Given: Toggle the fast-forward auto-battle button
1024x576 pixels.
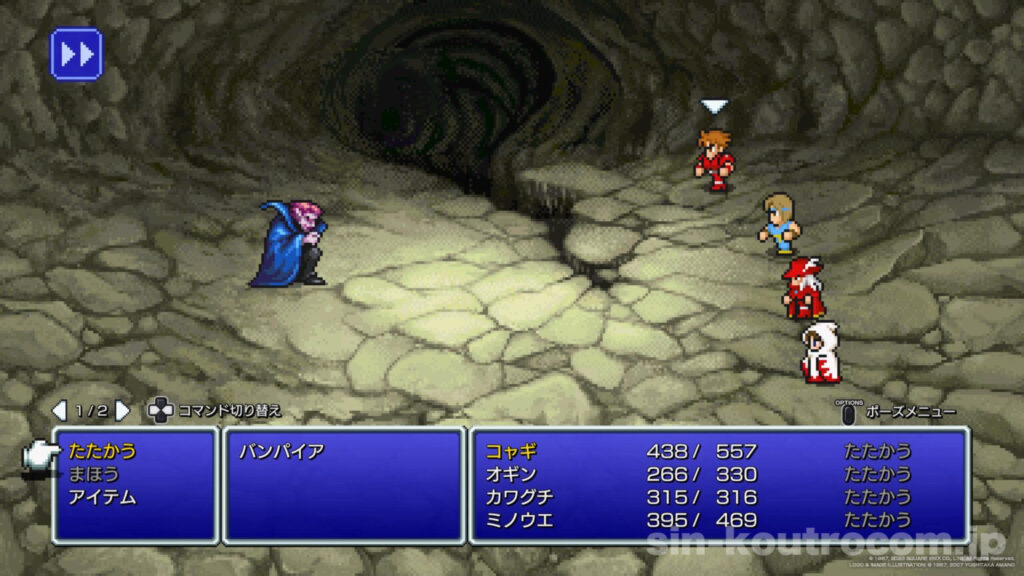Looking at the screenshot, I should pos(76,54).
